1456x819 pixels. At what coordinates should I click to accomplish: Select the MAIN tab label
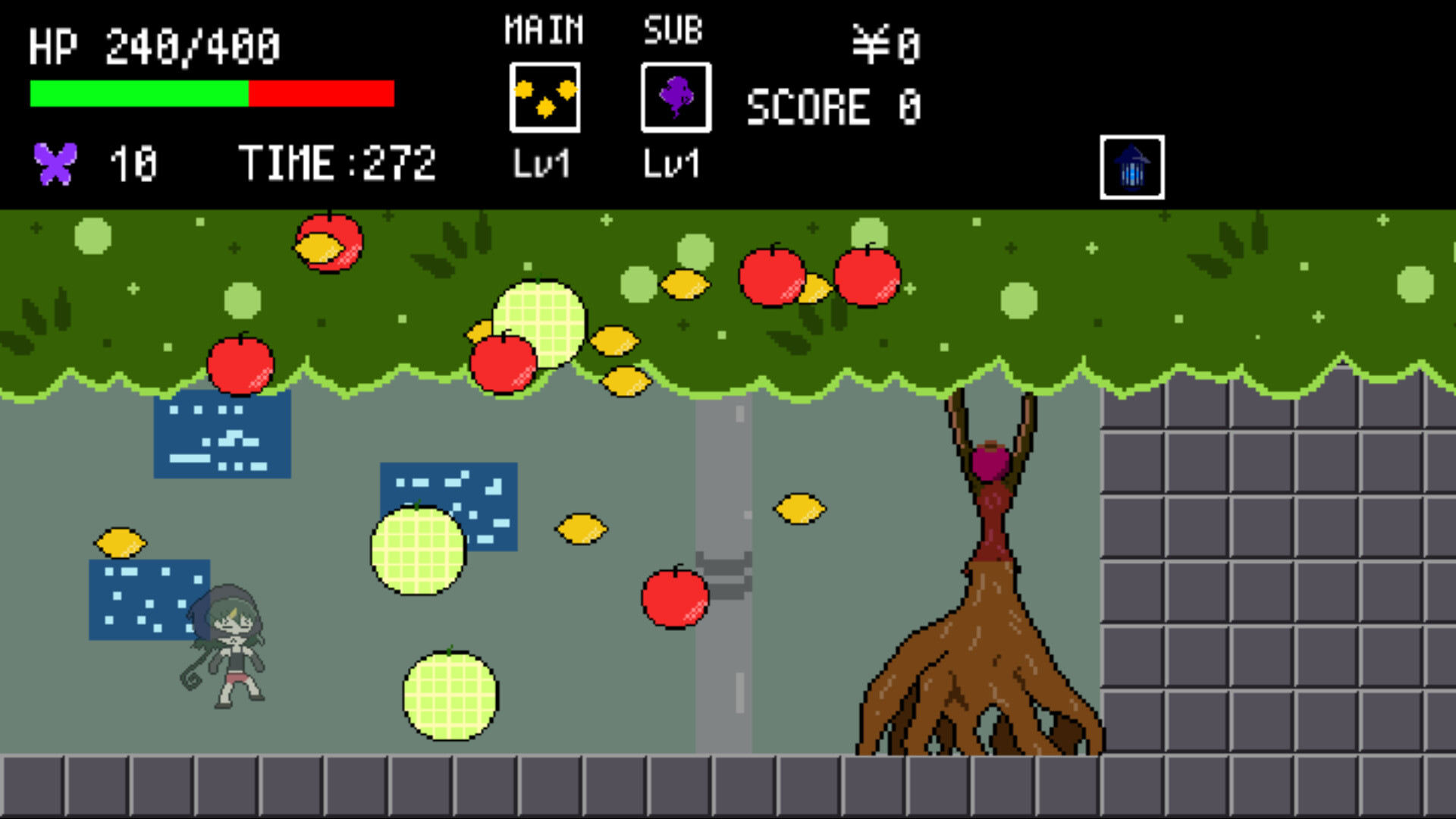pyautogui.click(x=543, y=29)
